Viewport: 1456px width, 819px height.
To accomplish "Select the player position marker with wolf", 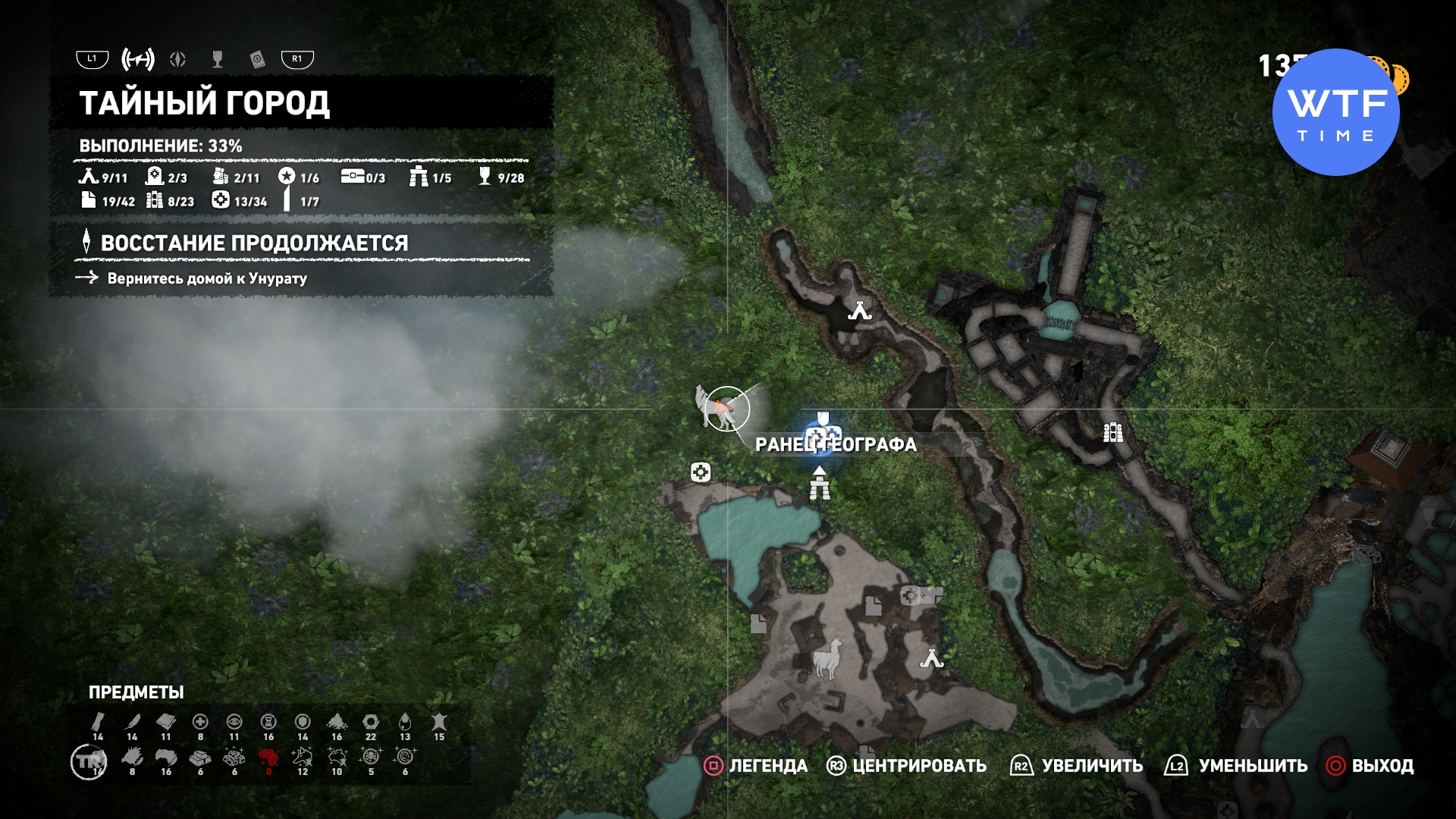I will (x=725, y=409).
